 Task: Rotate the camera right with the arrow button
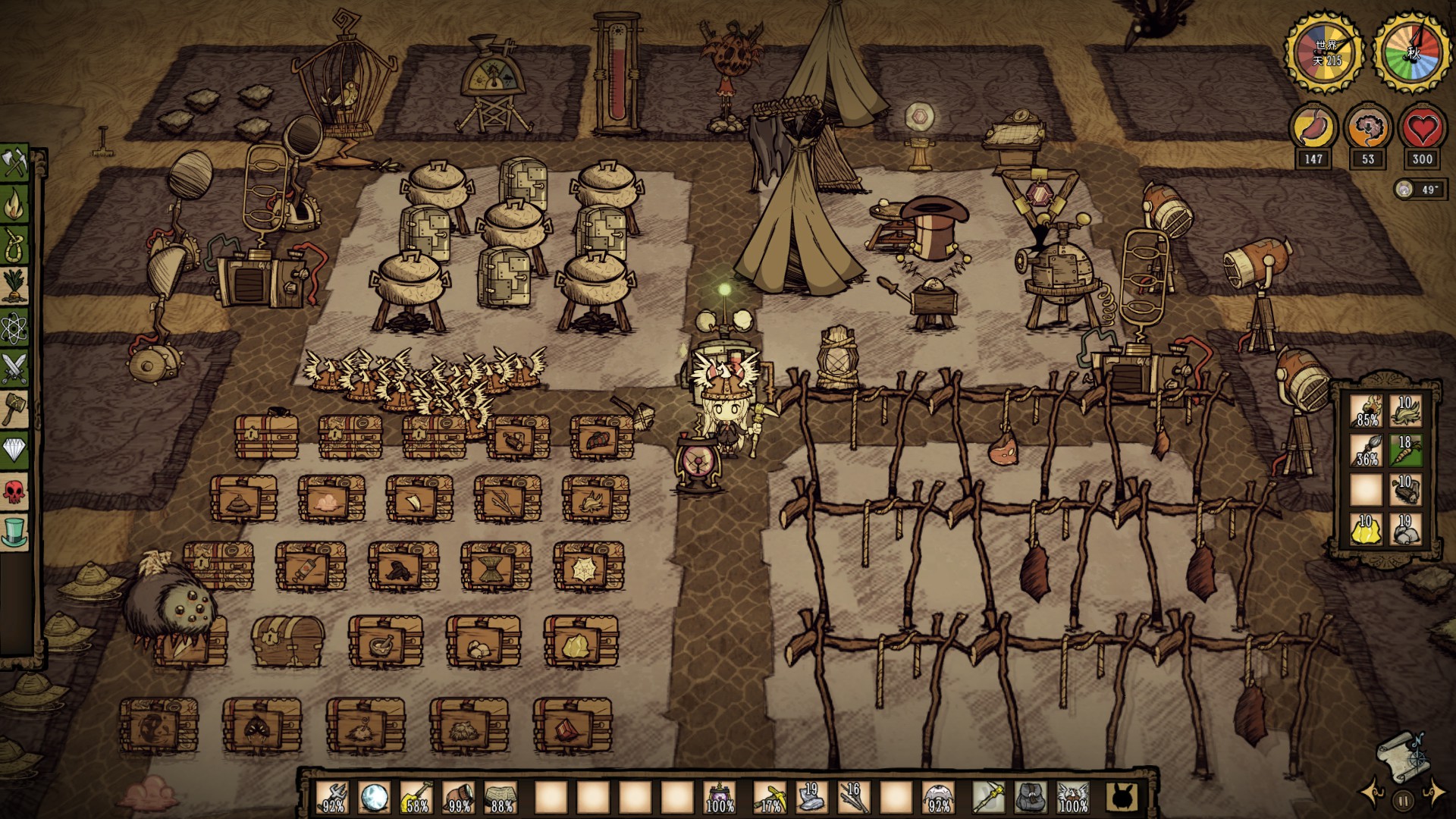1434,794
